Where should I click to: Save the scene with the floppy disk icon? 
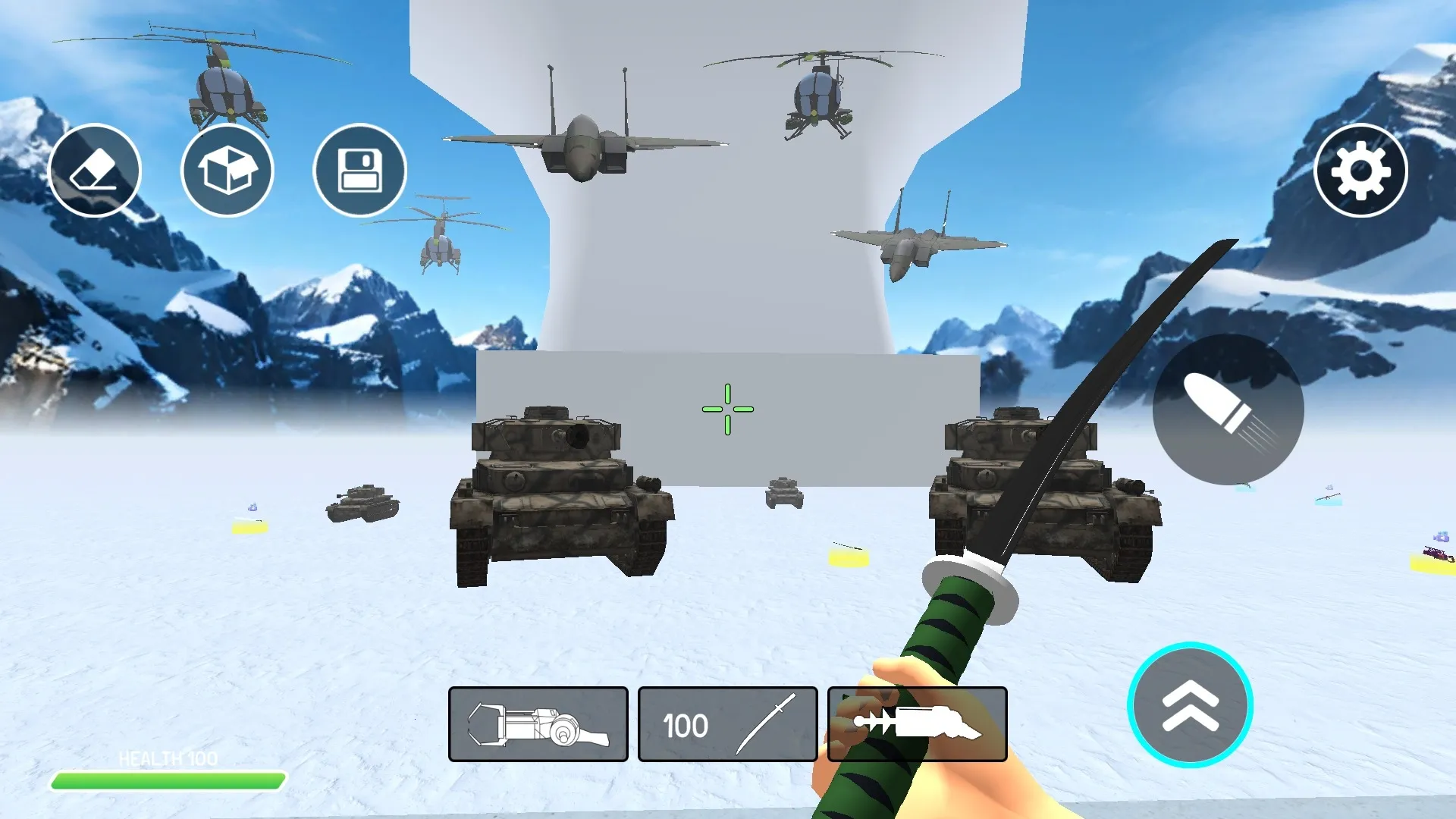pos(359,171)
